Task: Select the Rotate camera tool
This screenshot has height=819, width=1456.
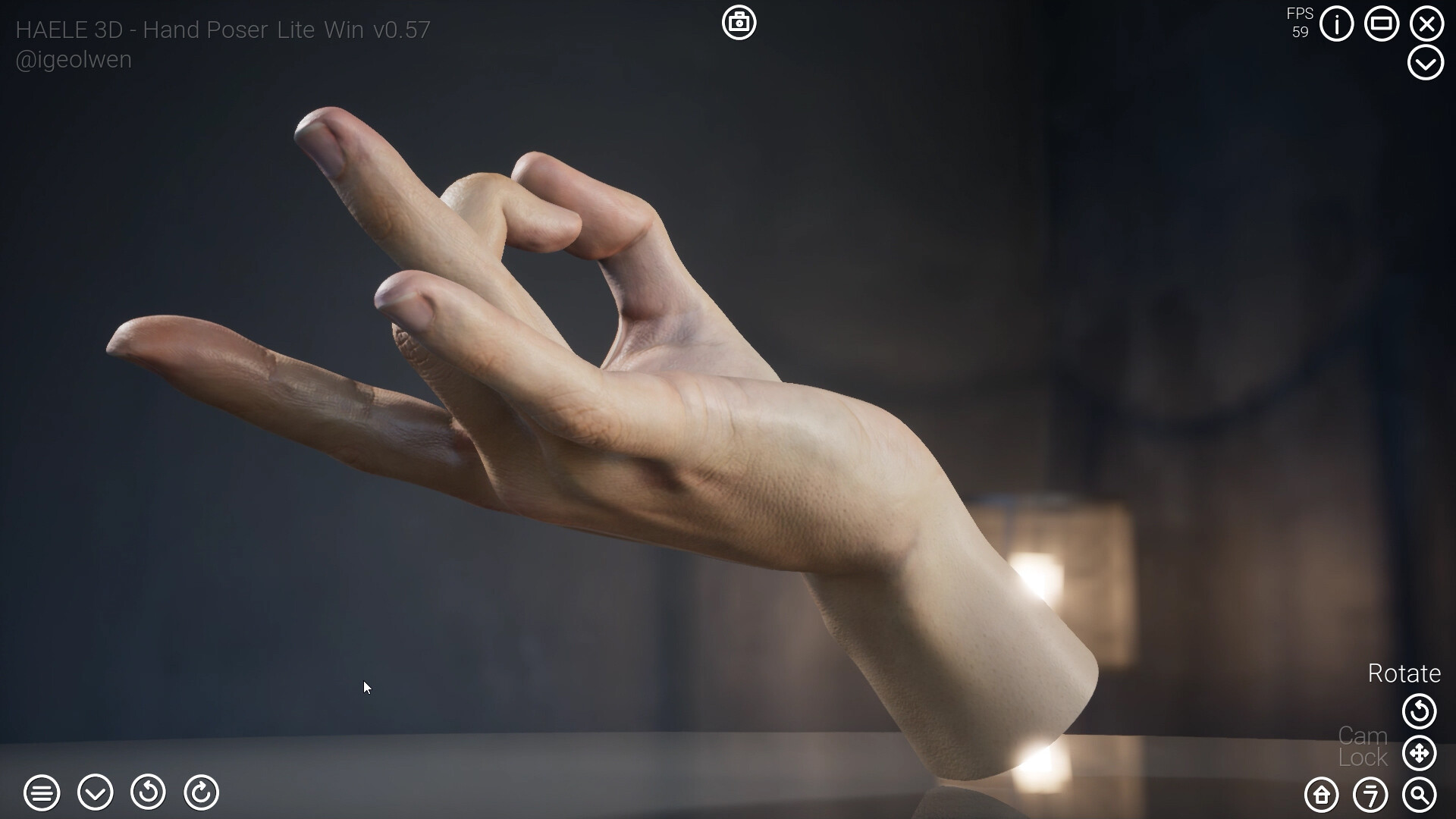Action: coord(1420,711)
